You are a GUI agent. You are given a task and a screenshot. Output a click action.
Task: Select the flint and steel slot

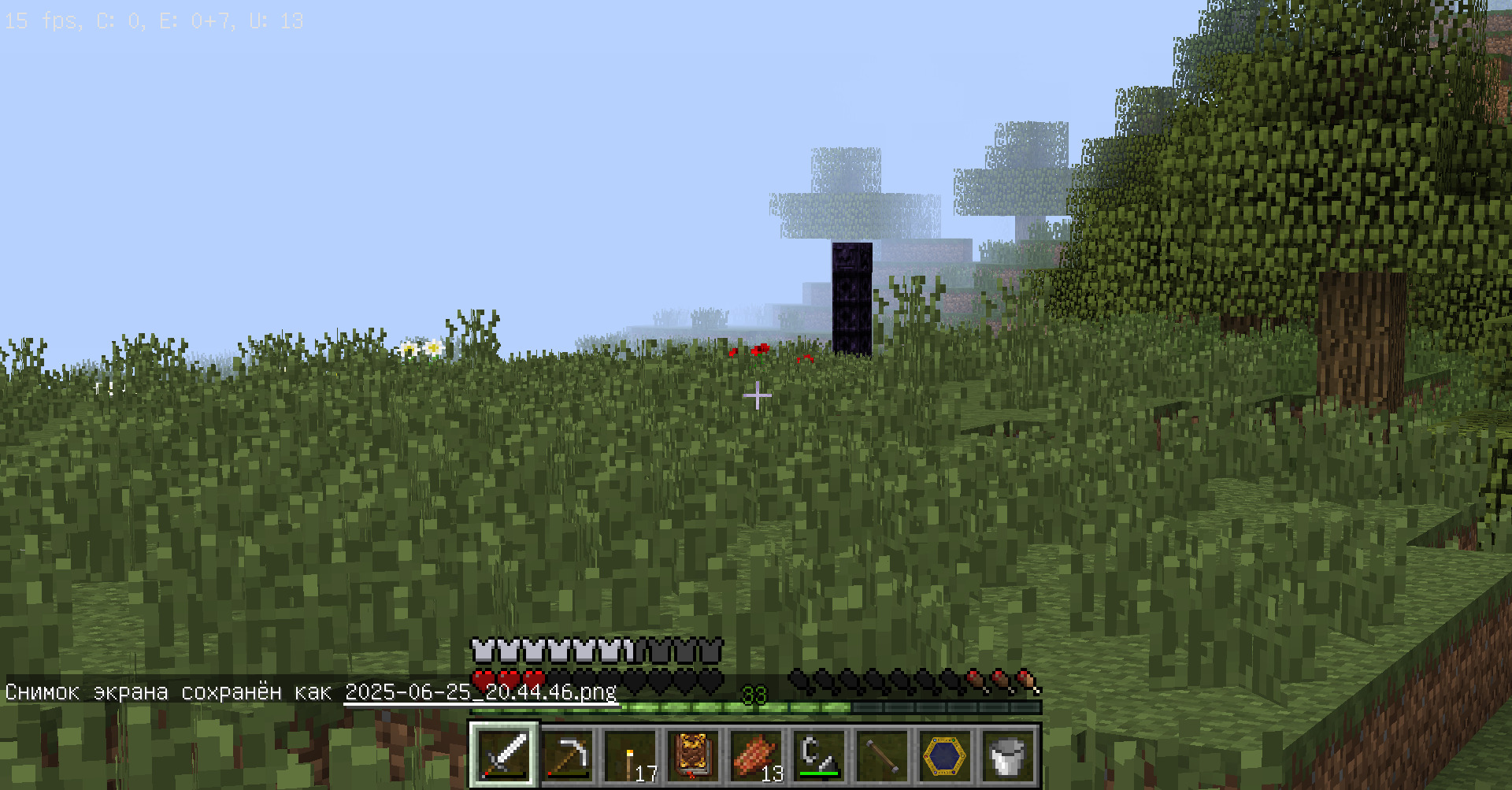click(x=819, y=755)
